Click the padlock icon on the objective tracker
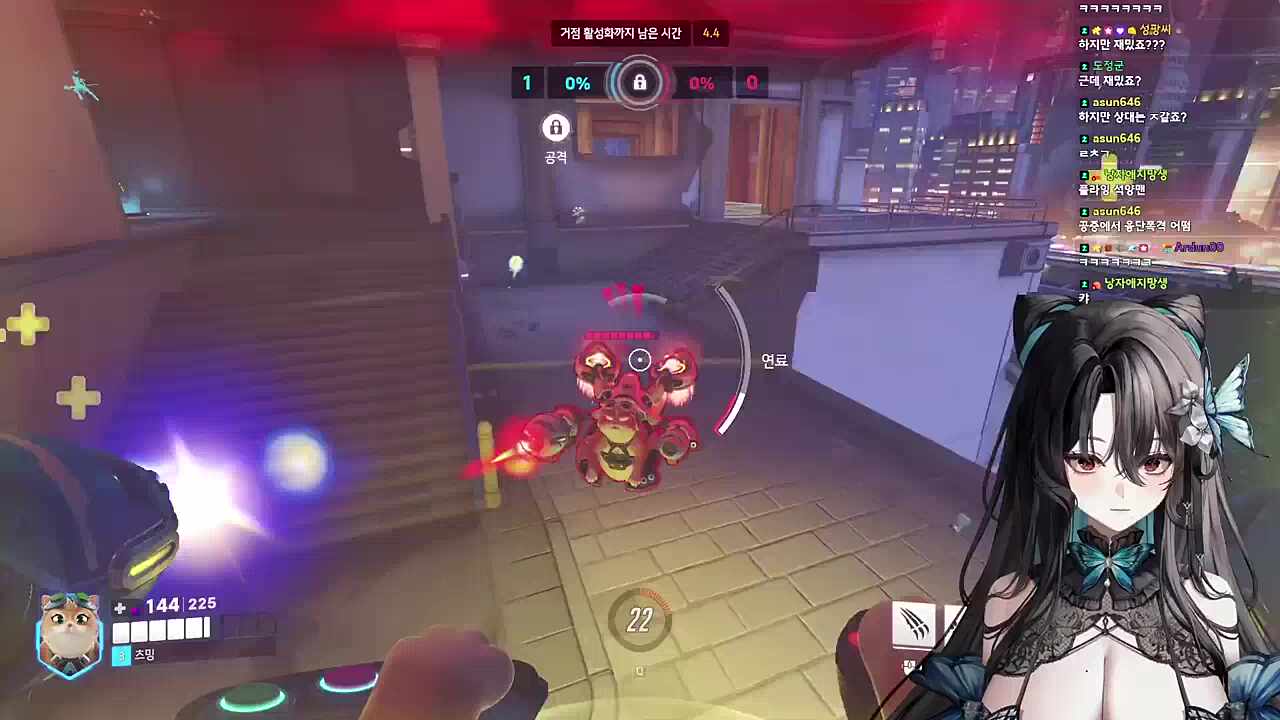 [x=639, y=83]
